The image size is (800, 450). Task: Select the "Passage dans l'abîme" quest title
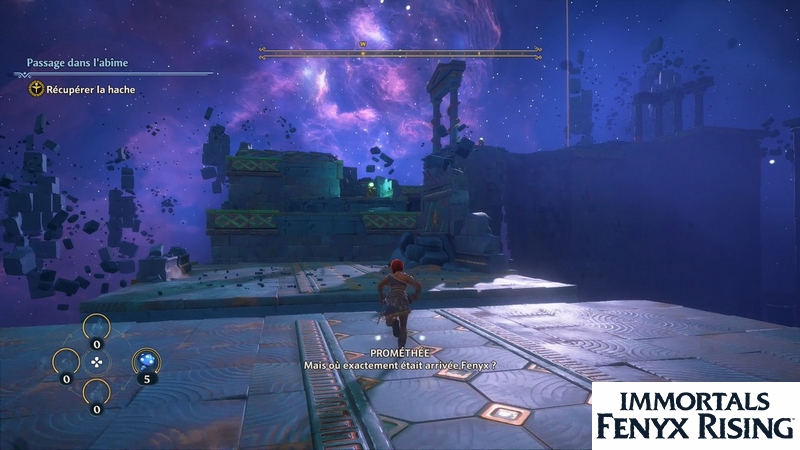77,62
